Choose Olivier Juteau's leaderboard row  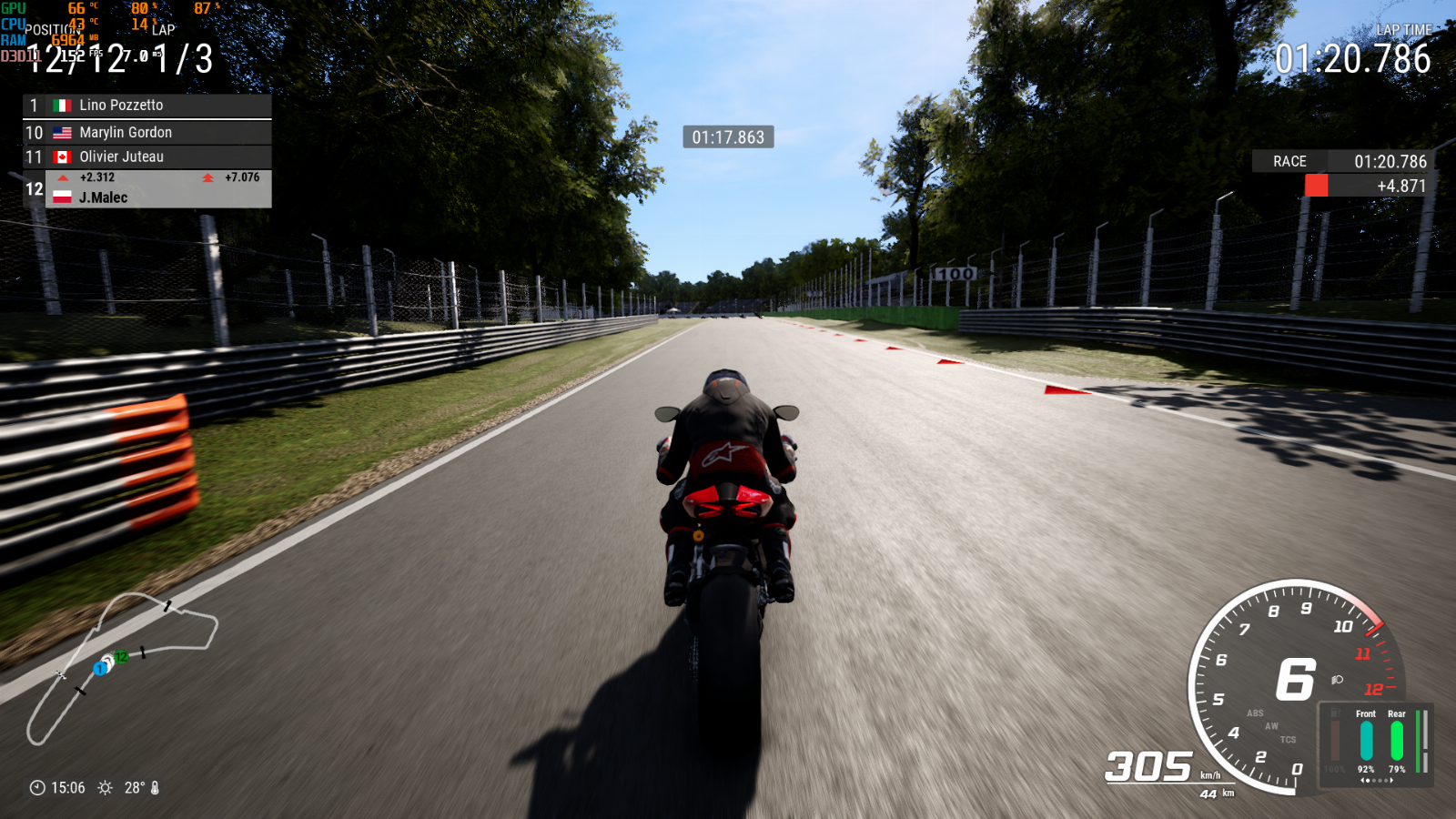coord(146,157)
